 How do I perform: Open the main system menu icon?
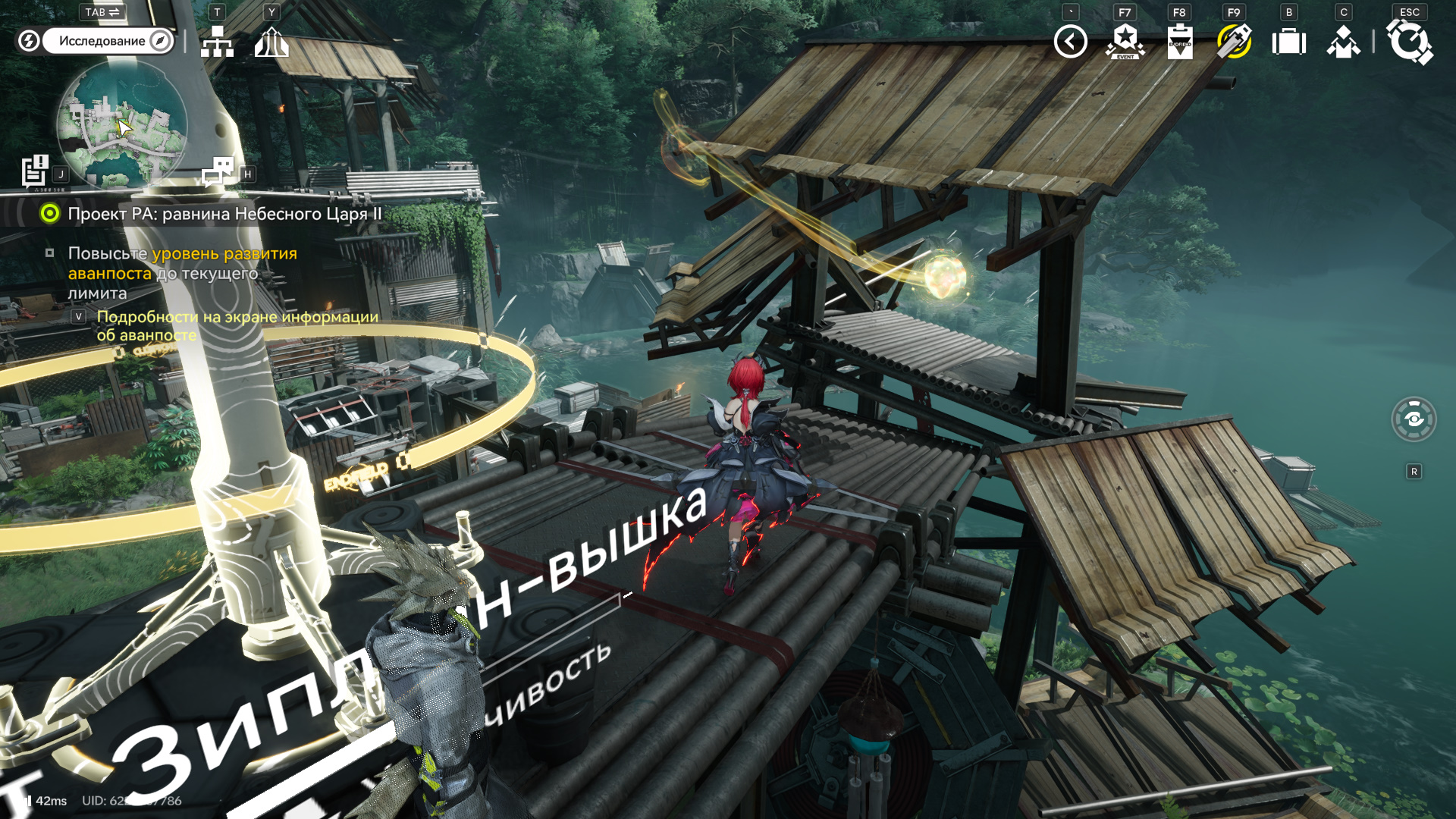pyautogui.click(x=1409, y=42)
